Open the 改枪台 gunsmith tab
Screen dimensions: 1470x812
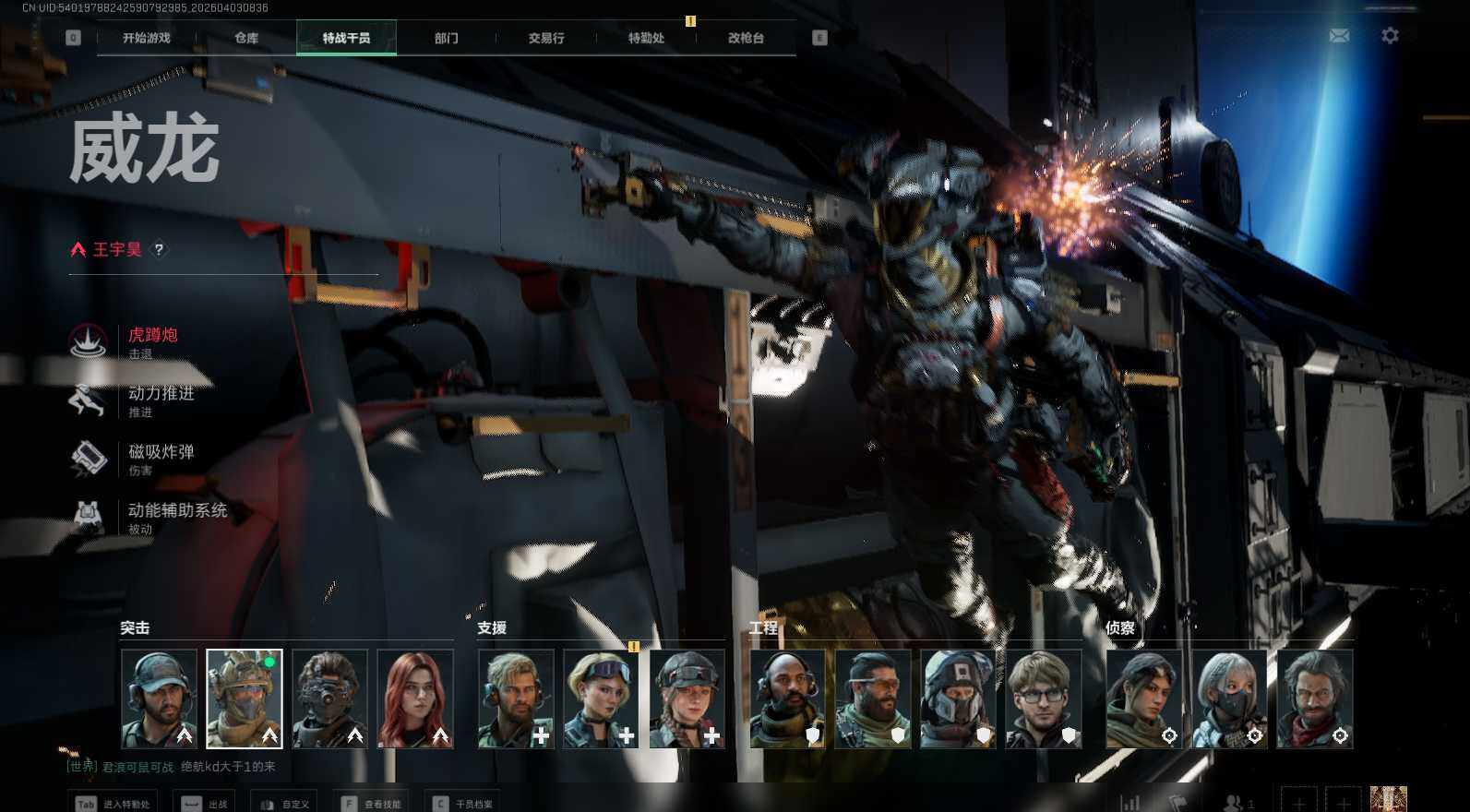746,38
